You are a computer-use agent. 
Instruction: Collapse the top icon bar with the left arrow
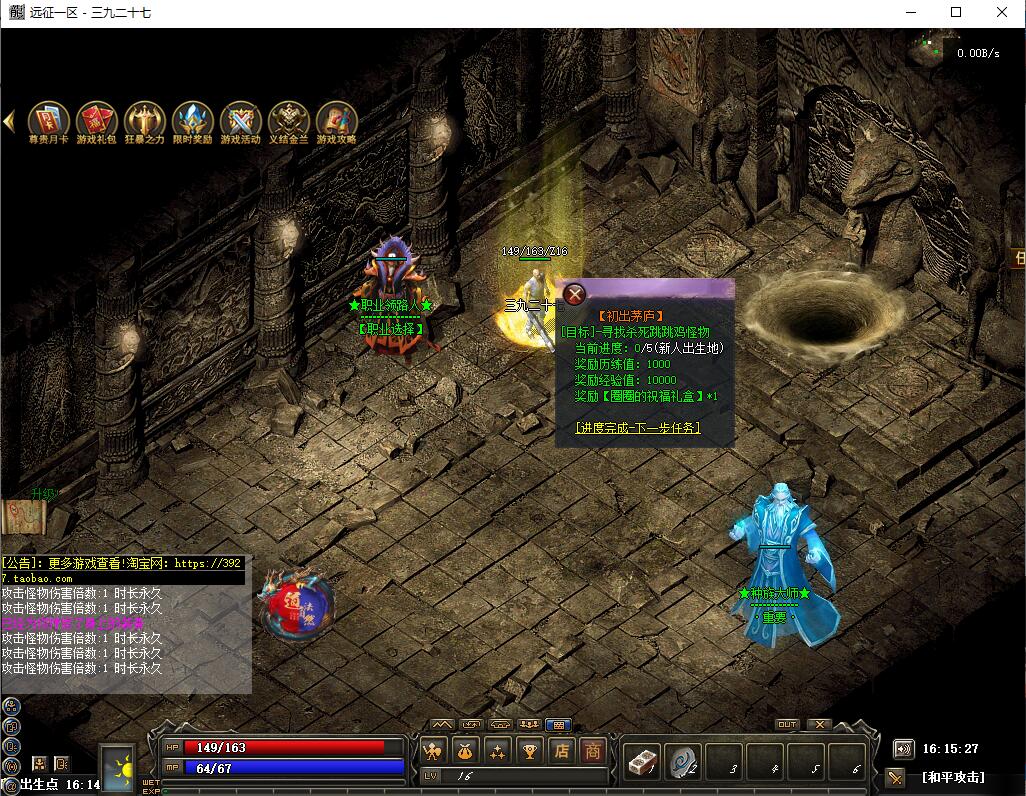[9, 121]
